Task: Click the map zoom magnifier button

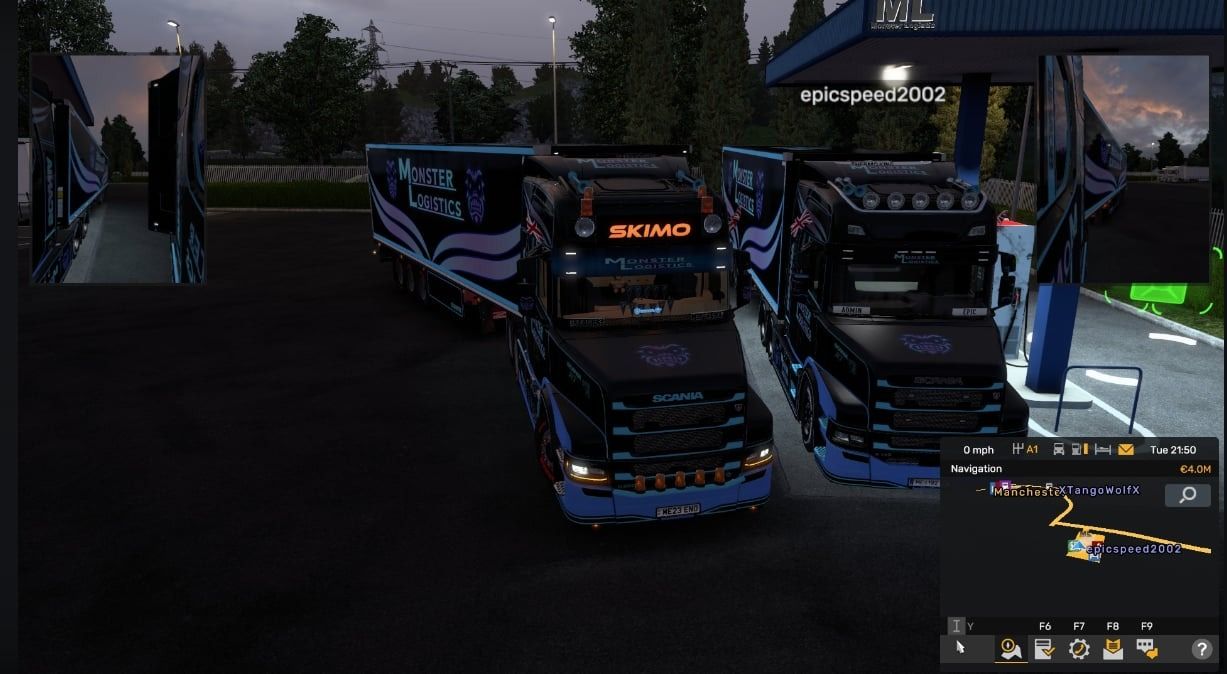Action: click(x=1187, y=495)
